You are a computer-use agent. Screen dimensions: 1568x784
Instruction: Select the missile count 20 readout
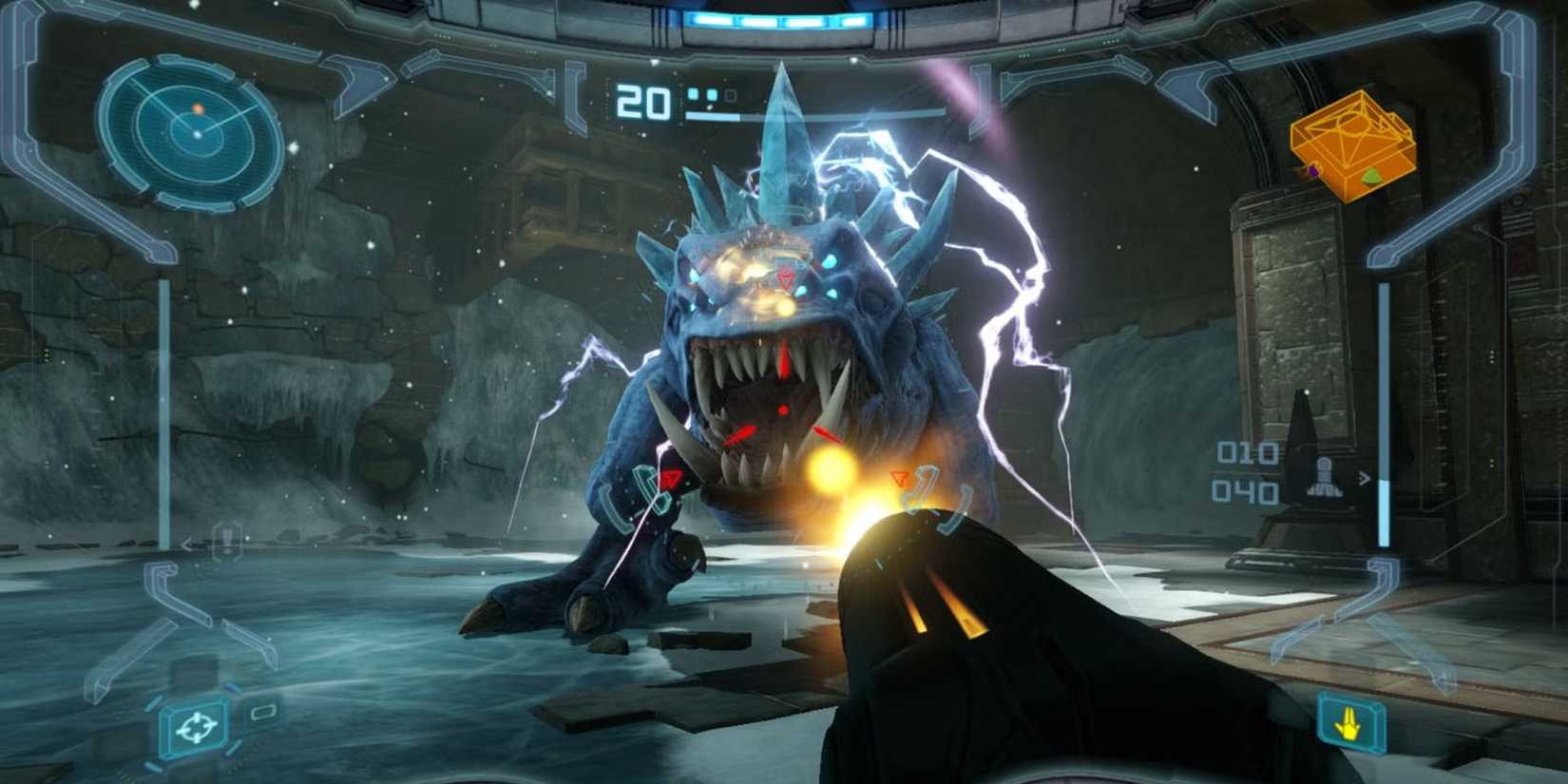[x=642, y=101]
